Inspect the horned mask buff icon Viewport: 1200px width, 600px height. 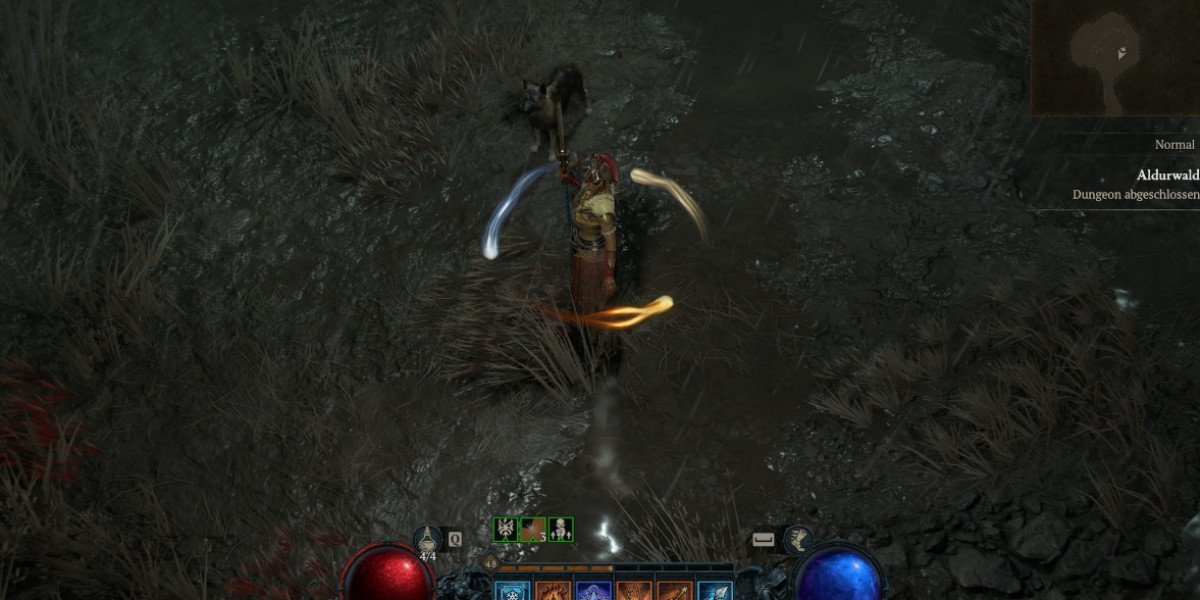click(x=505, y=530)
